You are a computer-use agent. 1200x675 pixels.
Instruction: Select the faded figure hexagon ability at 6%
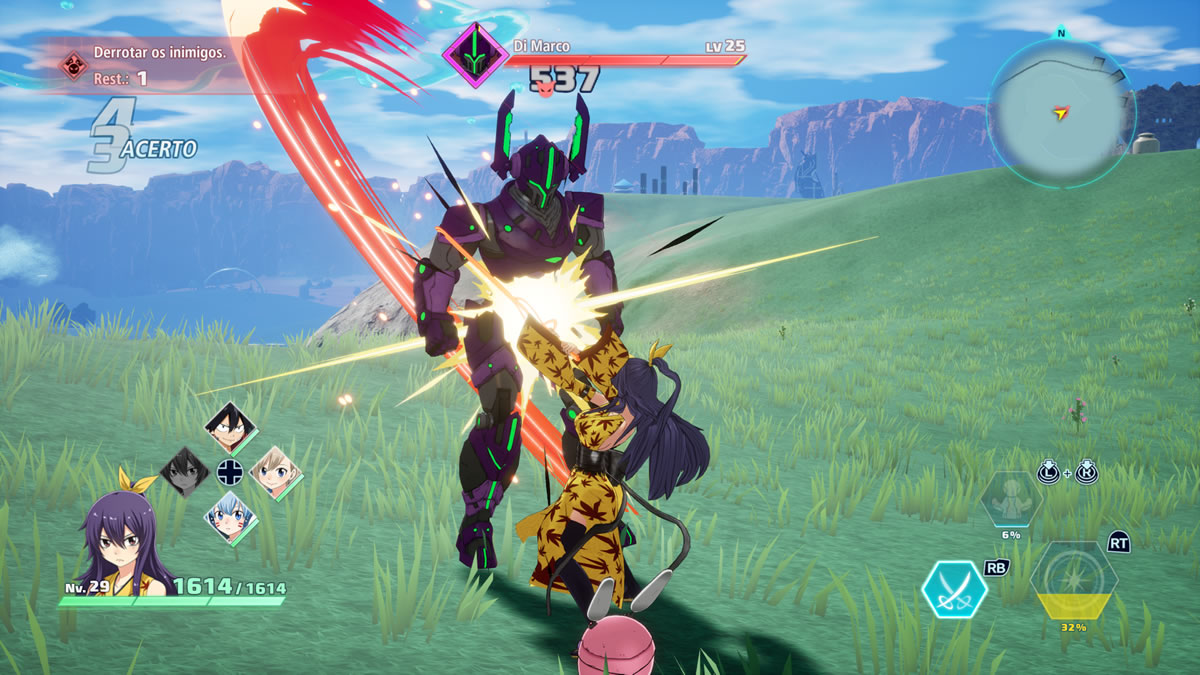coord(1011,499)
